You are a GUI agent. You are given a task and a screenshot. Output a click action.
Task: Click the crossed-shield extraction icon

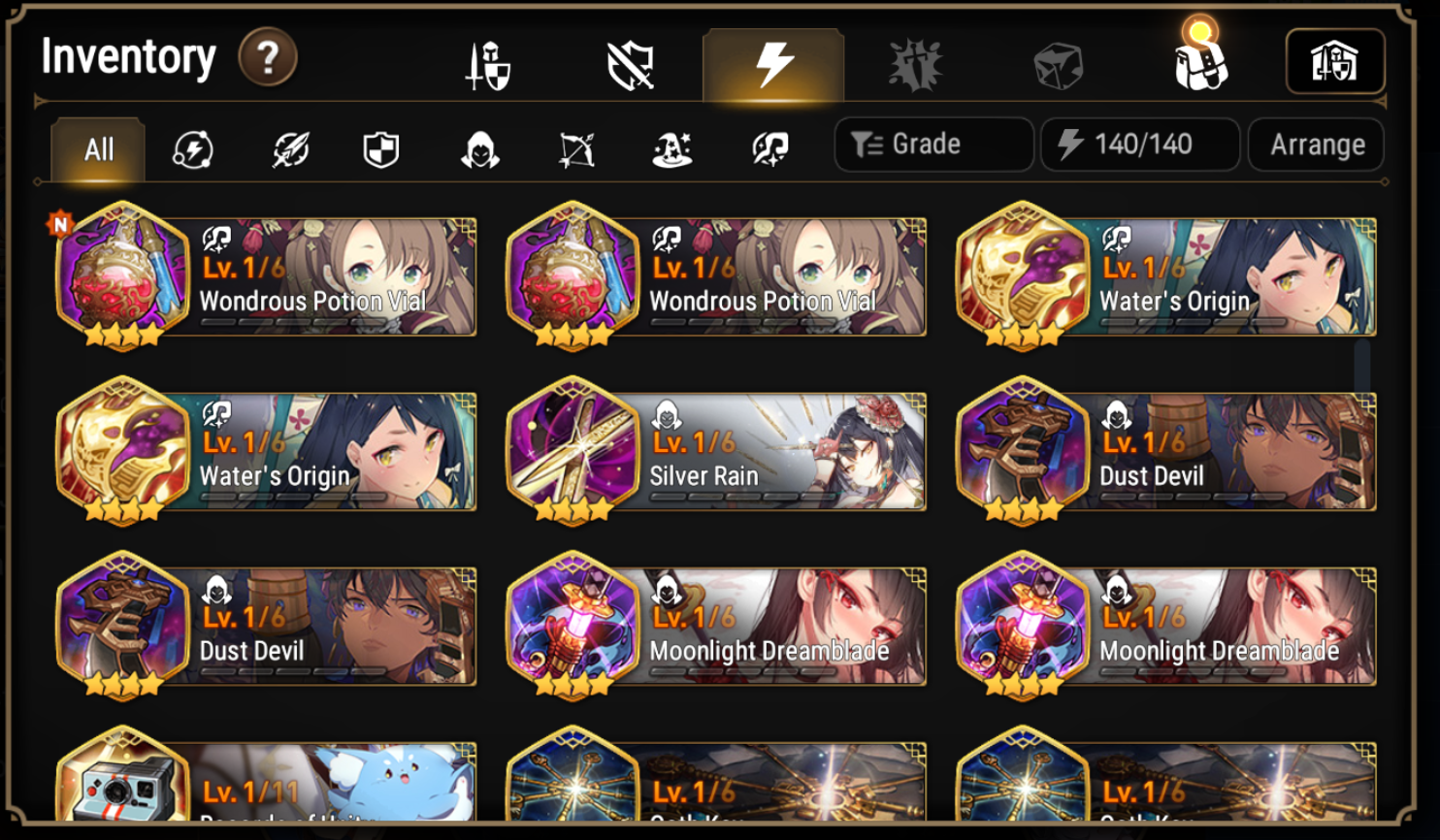point(628,62)
